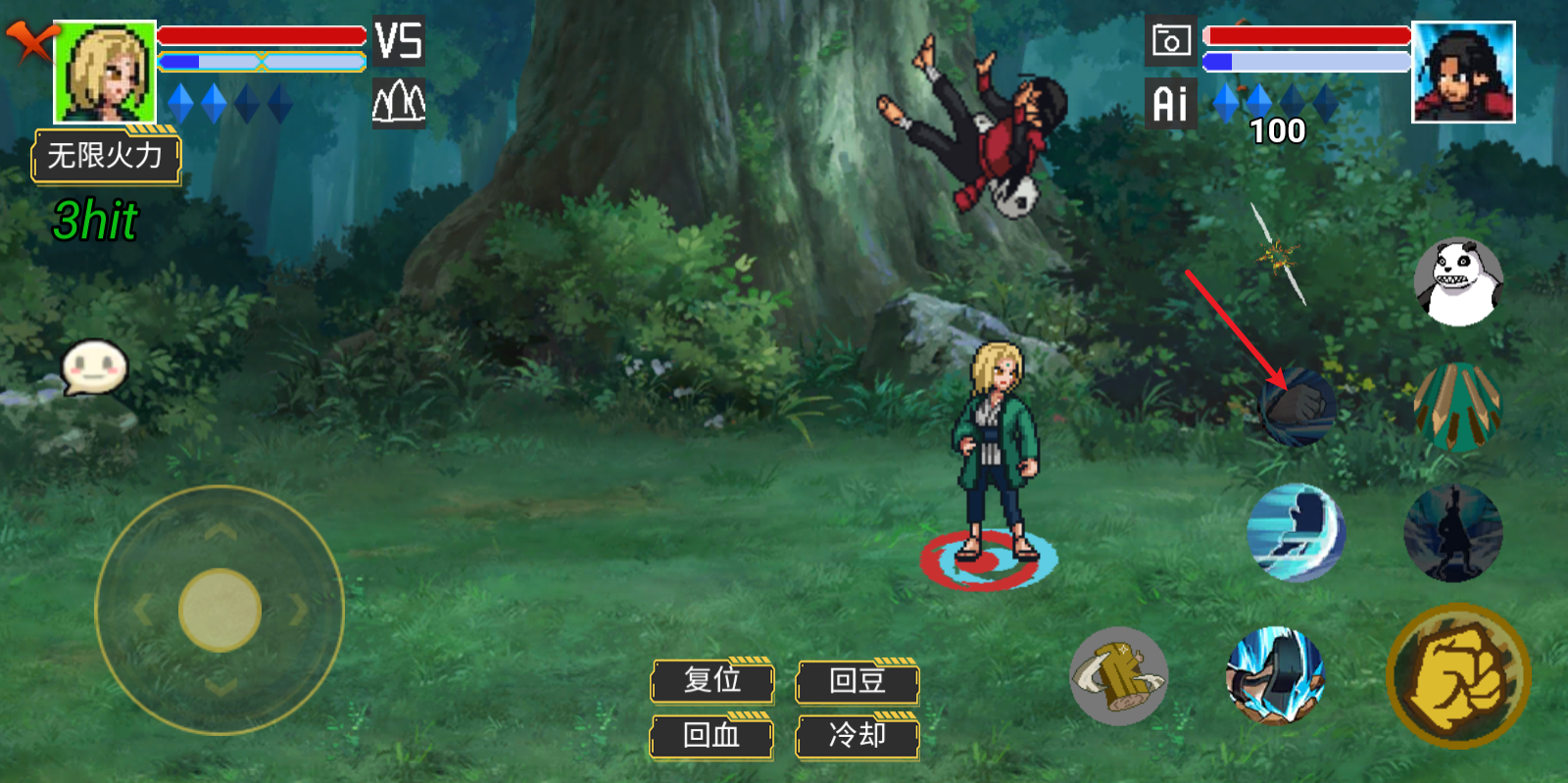Toggle the enemy AI button

(x=1170, y=103)
